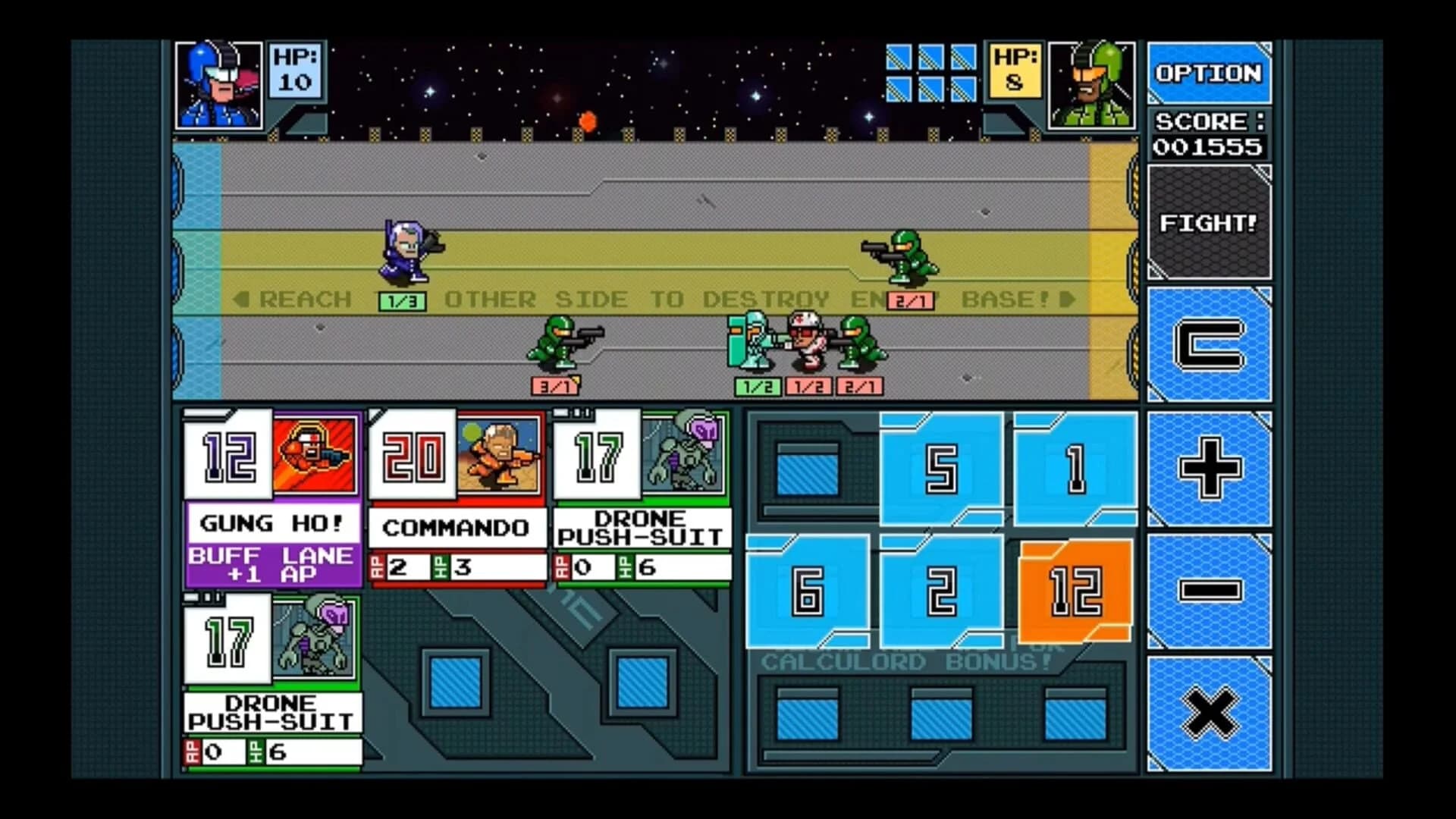The width and height of the screenshot is (1456, 819).
Task: Open the OPTION menu
Action: [1209, 74]
